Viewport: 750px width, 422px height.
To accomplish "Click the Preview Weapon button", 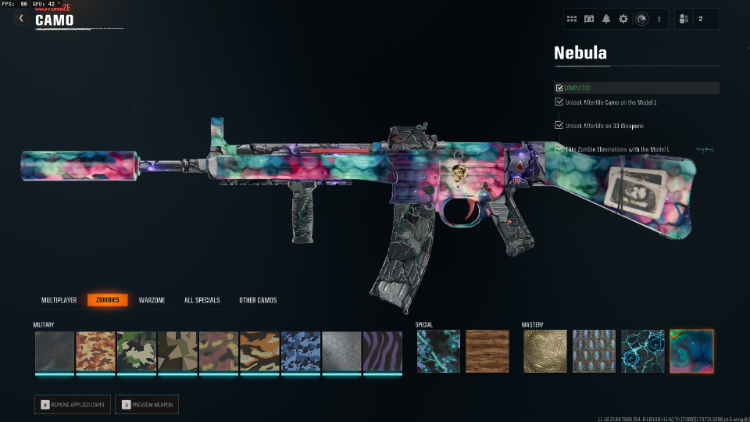I will pyautogui.click(x=147, y=404).
